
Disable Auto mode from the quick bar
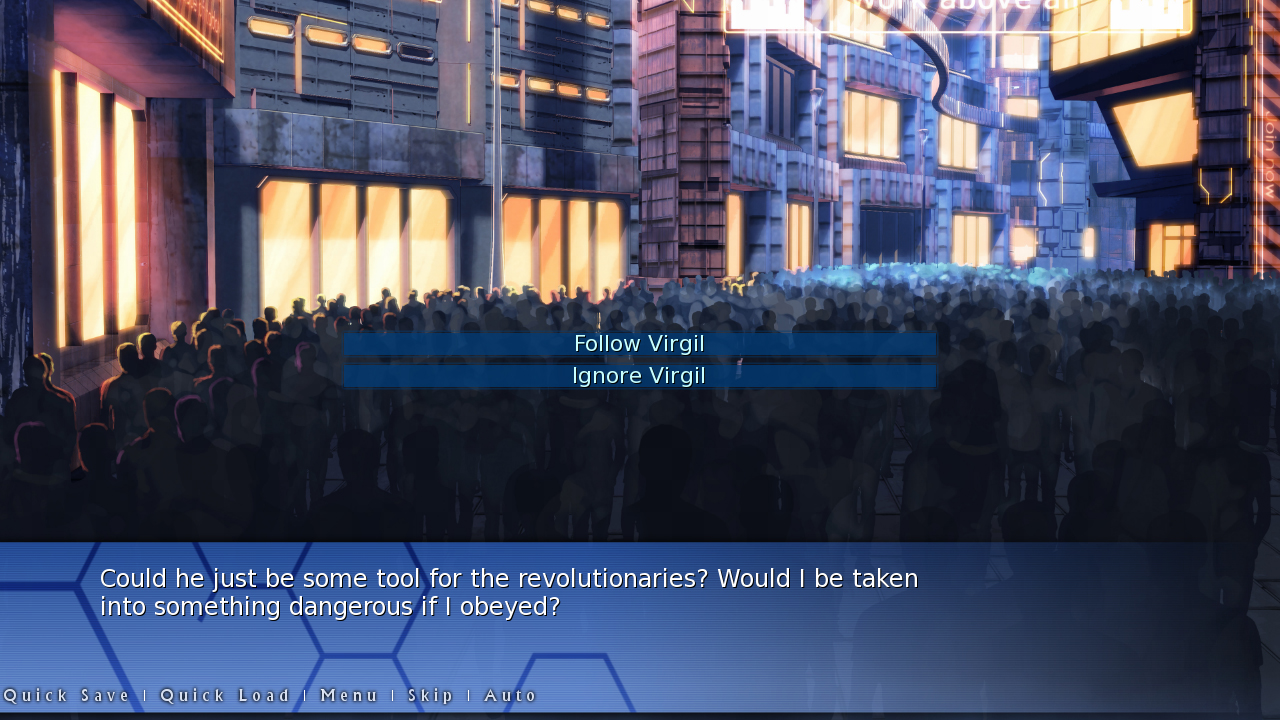pyautogui.click(x=510, y=695)
